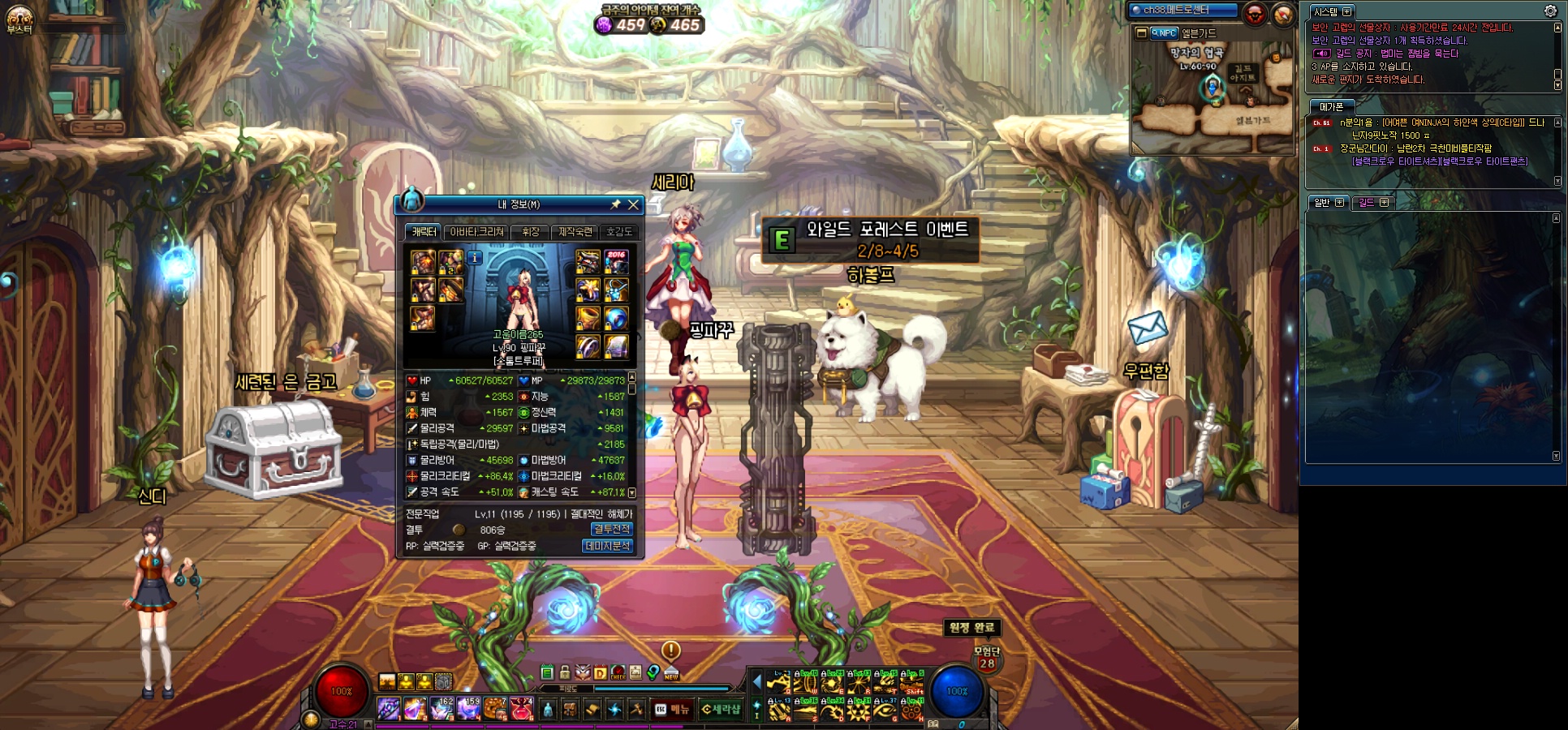Click the NPC search button on minimap
This screenshot has width=1568, height=730.
pyautogui.click(x=1164, y=33)
